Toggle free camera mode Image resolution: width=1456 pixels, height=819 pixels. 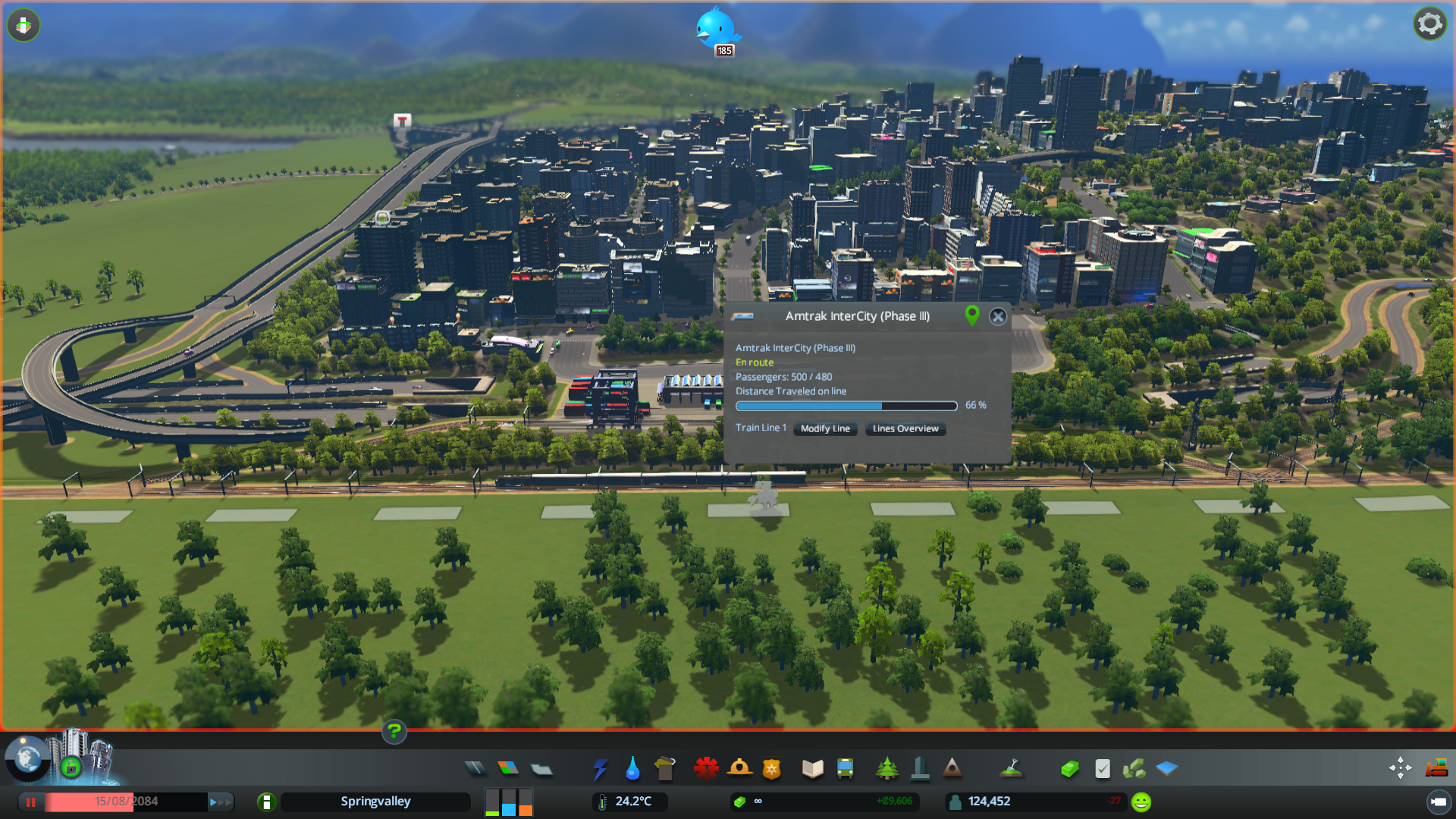(x=1400, y=767)
